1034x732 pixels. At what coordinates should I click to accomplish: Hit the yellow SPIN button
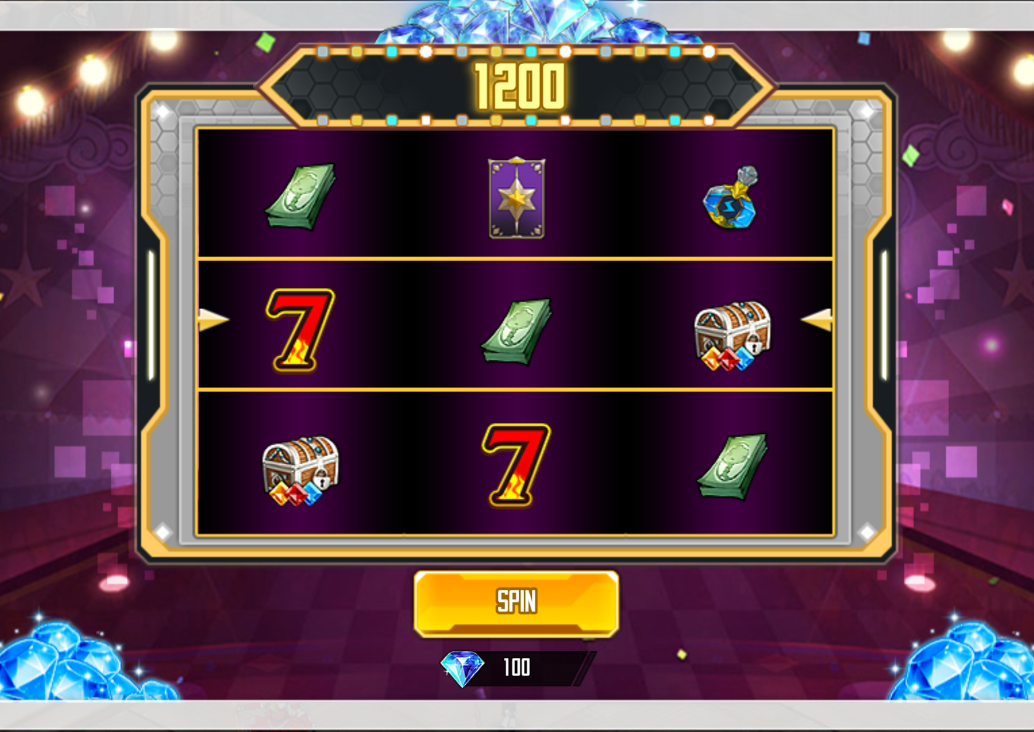[x=516, y=603]
